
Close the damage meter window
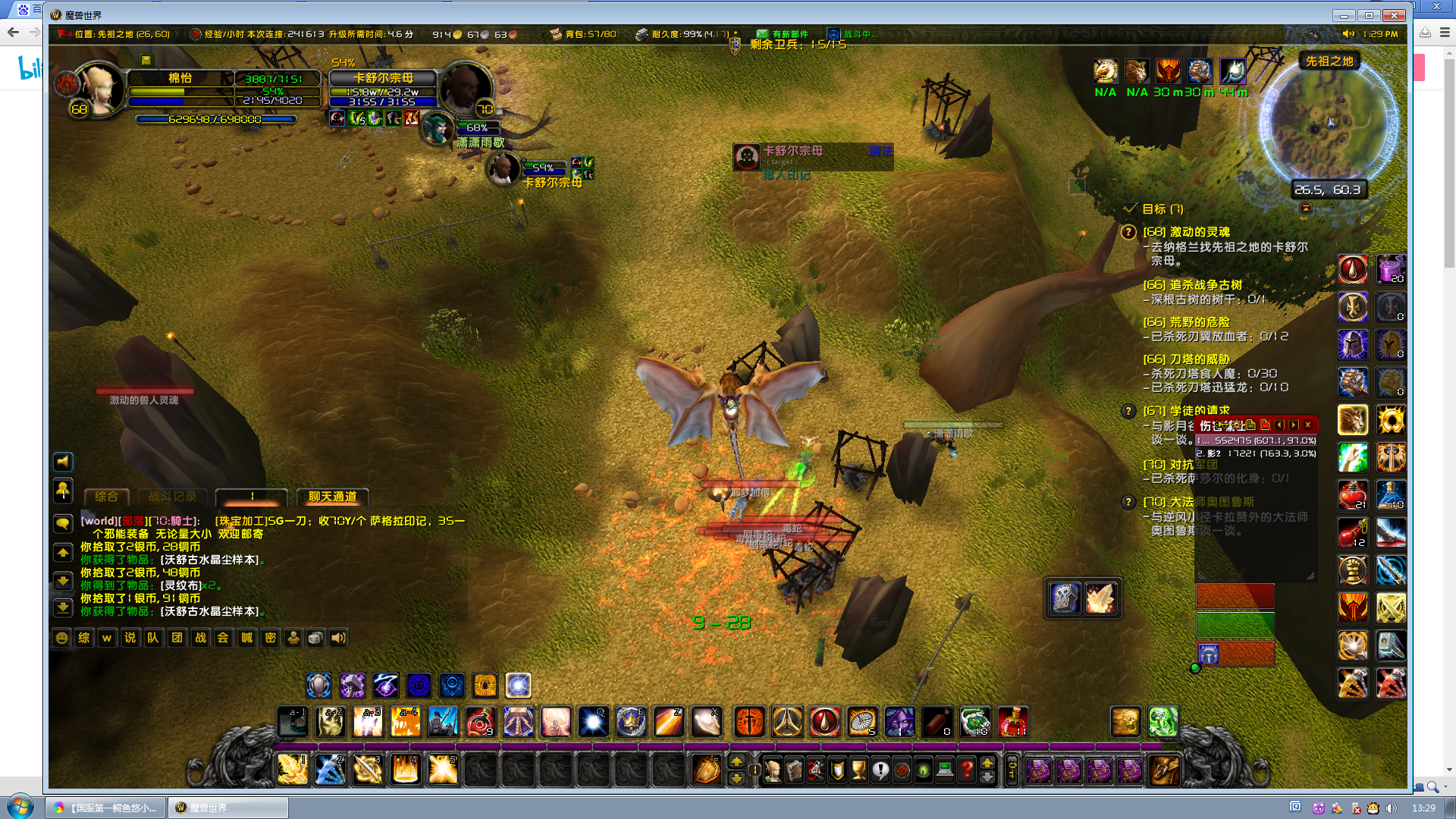pyautogui.click(x=1308, y=425)
